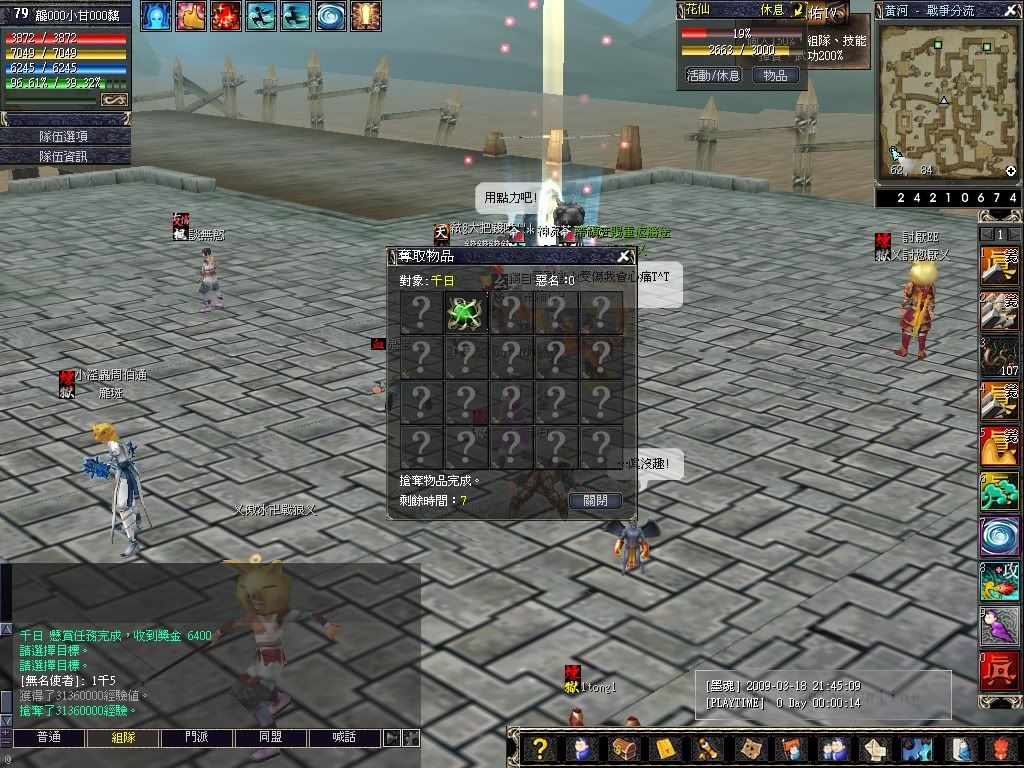This screenshot has width=1024, height=768.
Task: Switch chat to 普通 channel
Action: pos(48,738)
